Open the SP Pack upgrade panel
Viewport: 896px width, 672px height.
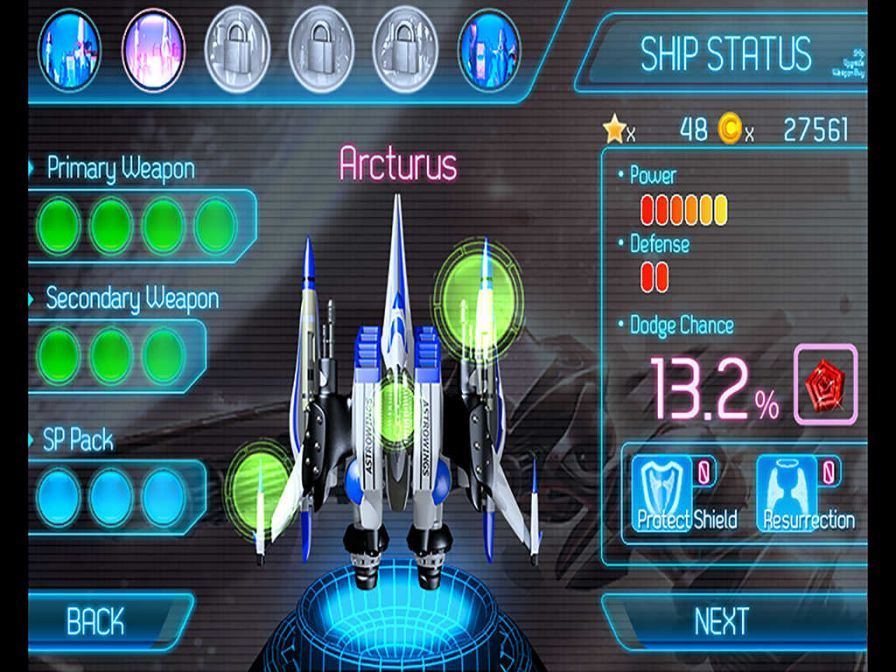[x=110, y=495]
